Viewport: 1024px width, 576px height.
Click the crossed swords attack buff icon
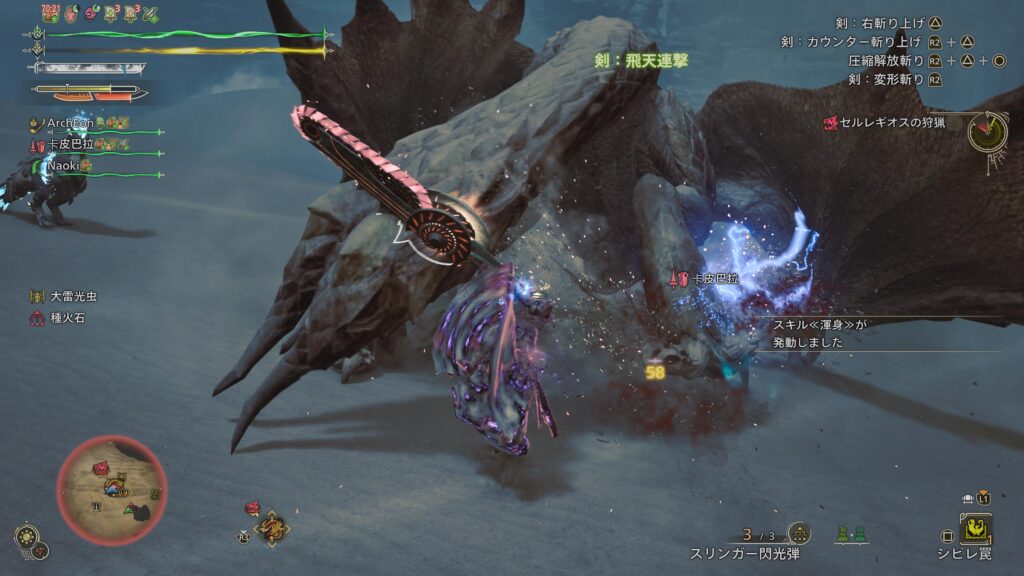(151, 13)
